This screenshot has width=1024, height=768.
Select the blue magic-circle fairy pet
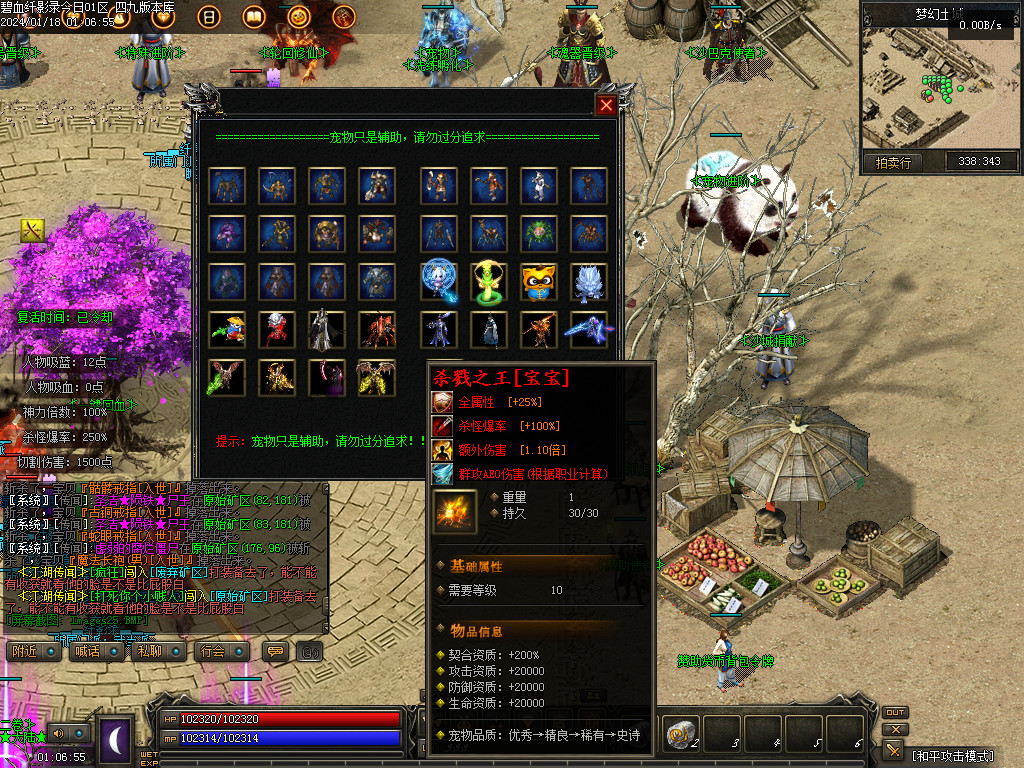click(x=439, y=282)
